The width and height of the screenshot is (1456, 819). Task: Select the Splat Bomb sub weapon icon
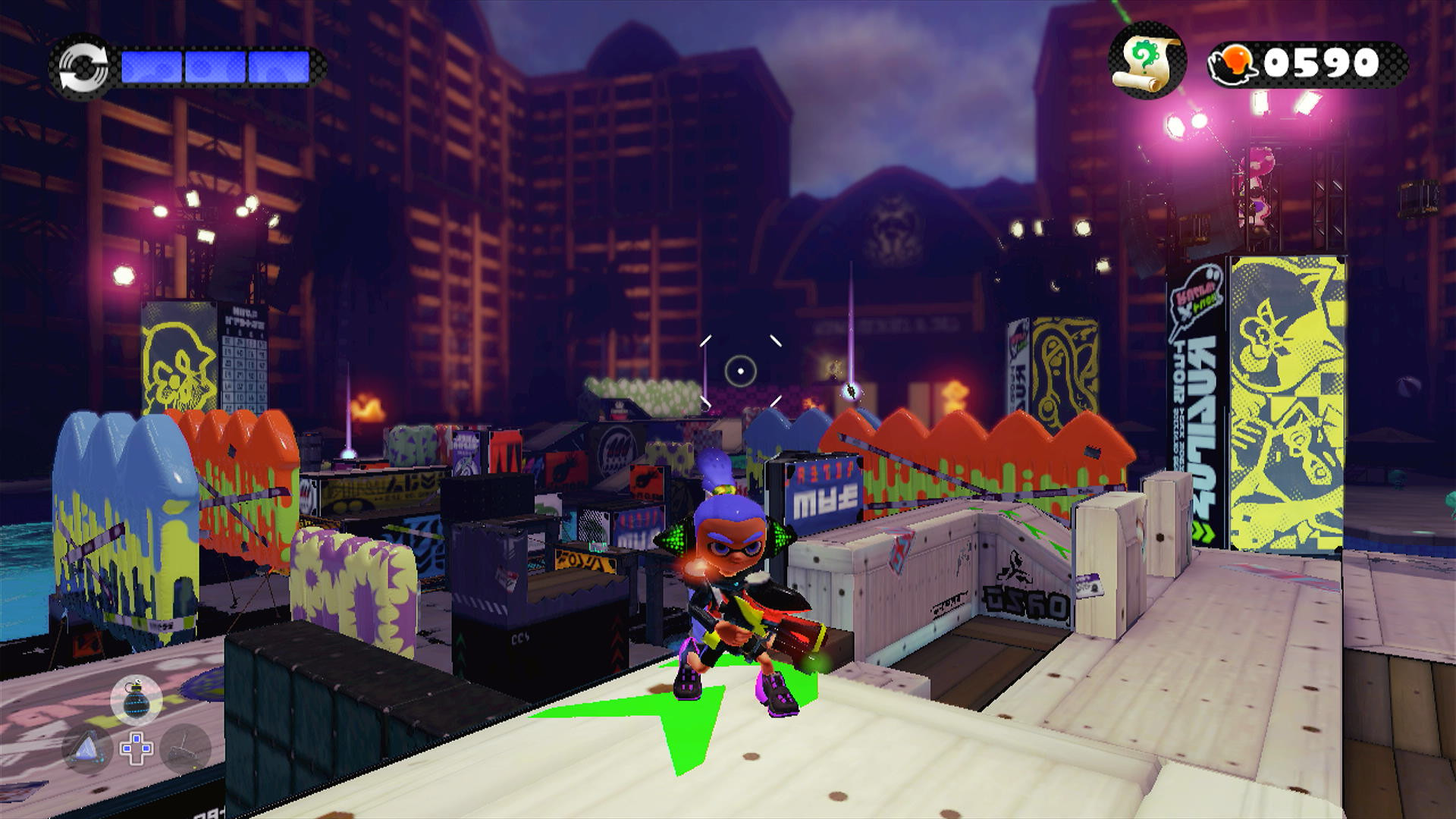(136, 700)
